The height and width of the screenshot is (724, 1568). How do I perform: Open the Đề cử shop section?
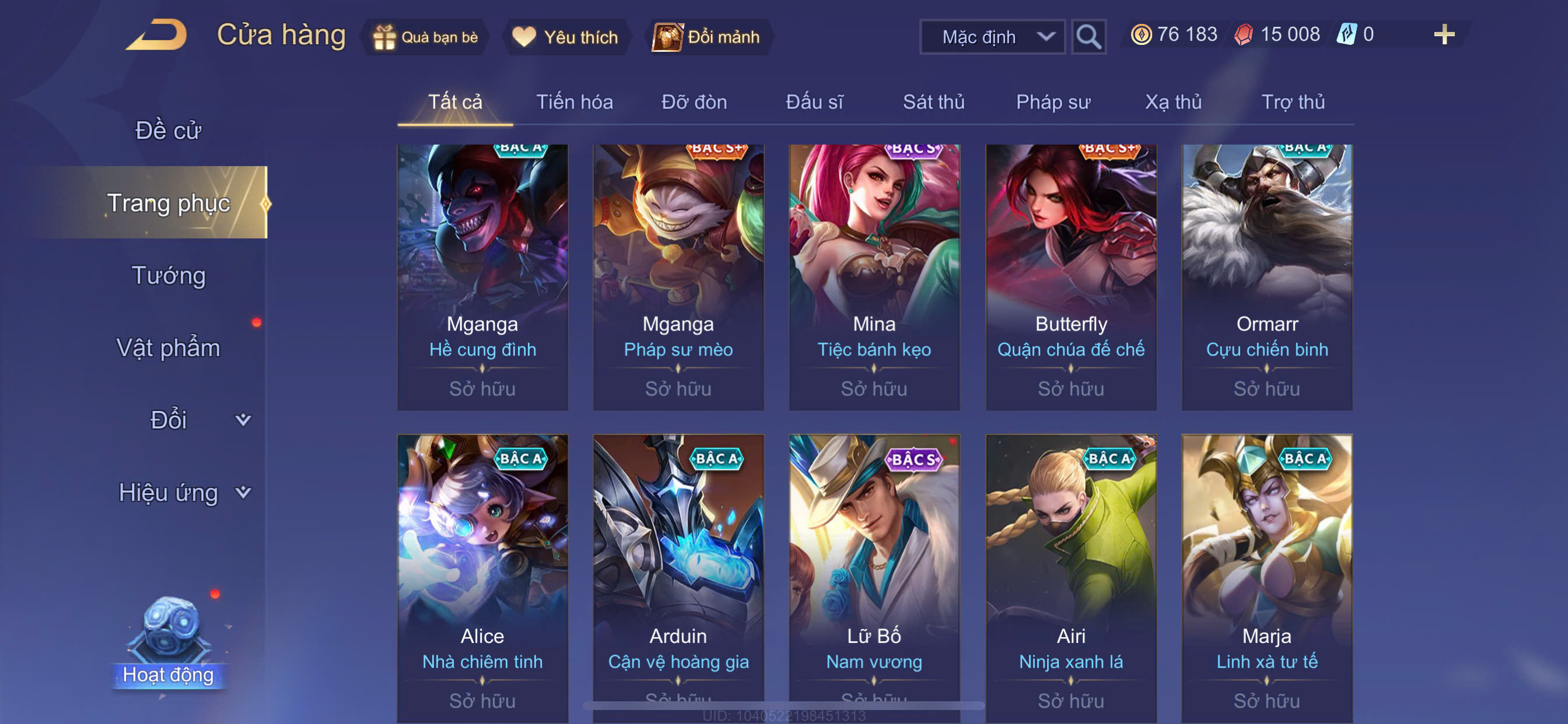pyautogui.click(x=167, y=131)
